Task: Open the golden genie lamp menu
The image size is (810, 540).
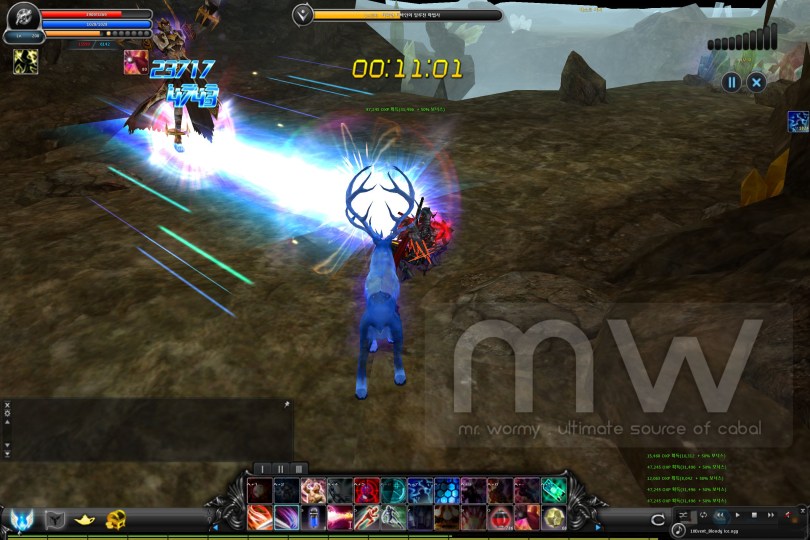Action: click(x=86, y=519)
